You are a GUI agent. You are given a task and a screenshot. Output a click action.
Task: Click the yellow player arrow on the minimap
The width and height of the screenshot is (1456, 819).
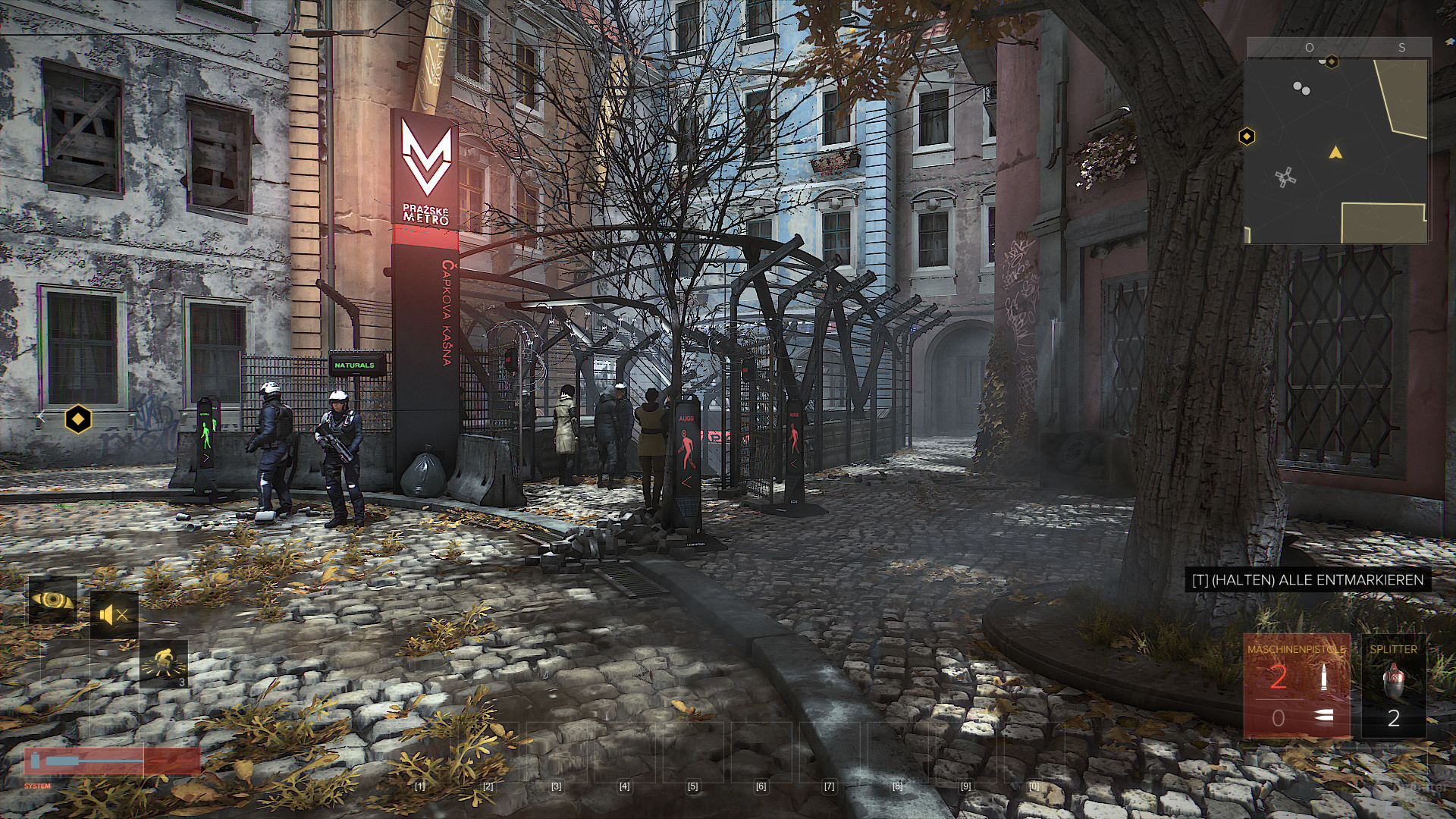[1335, 153]
